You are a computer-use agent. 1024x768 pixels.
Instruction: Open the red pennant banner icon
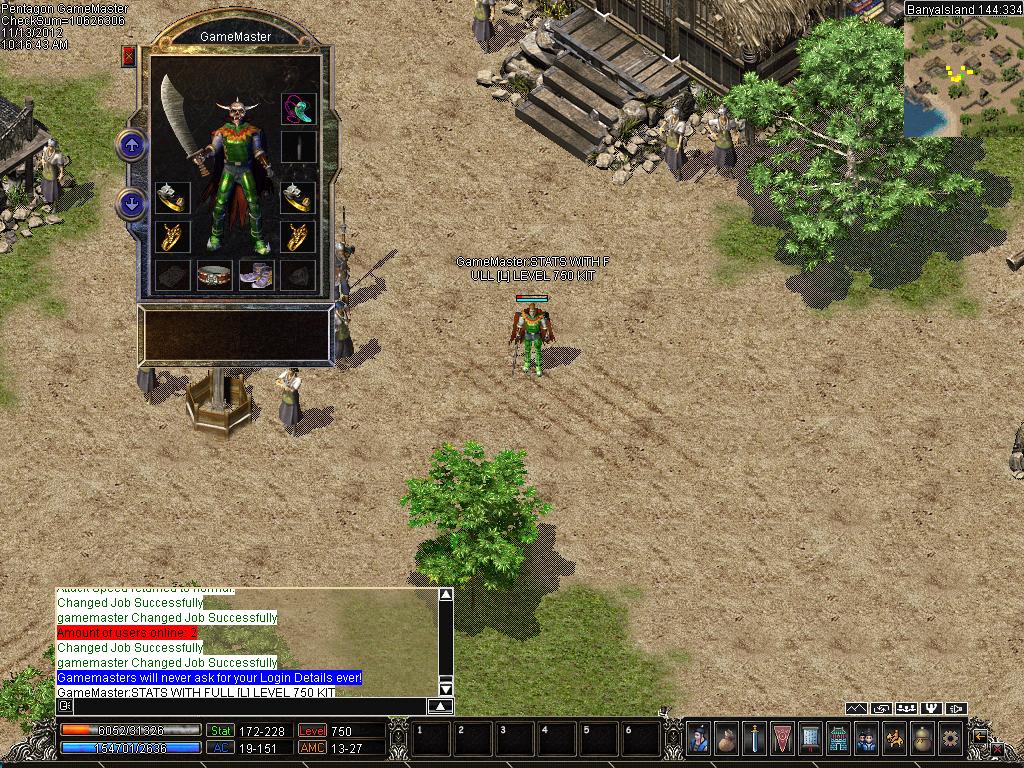click(x=783, y=739)
